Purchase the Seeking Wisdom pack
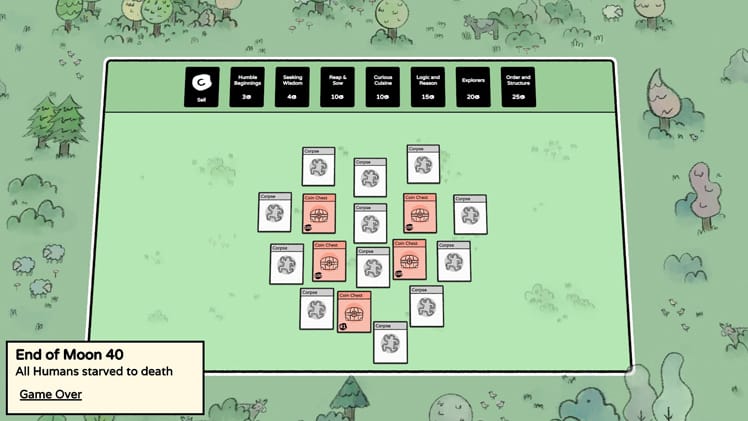The image size is (748, 421). point(292,87)
